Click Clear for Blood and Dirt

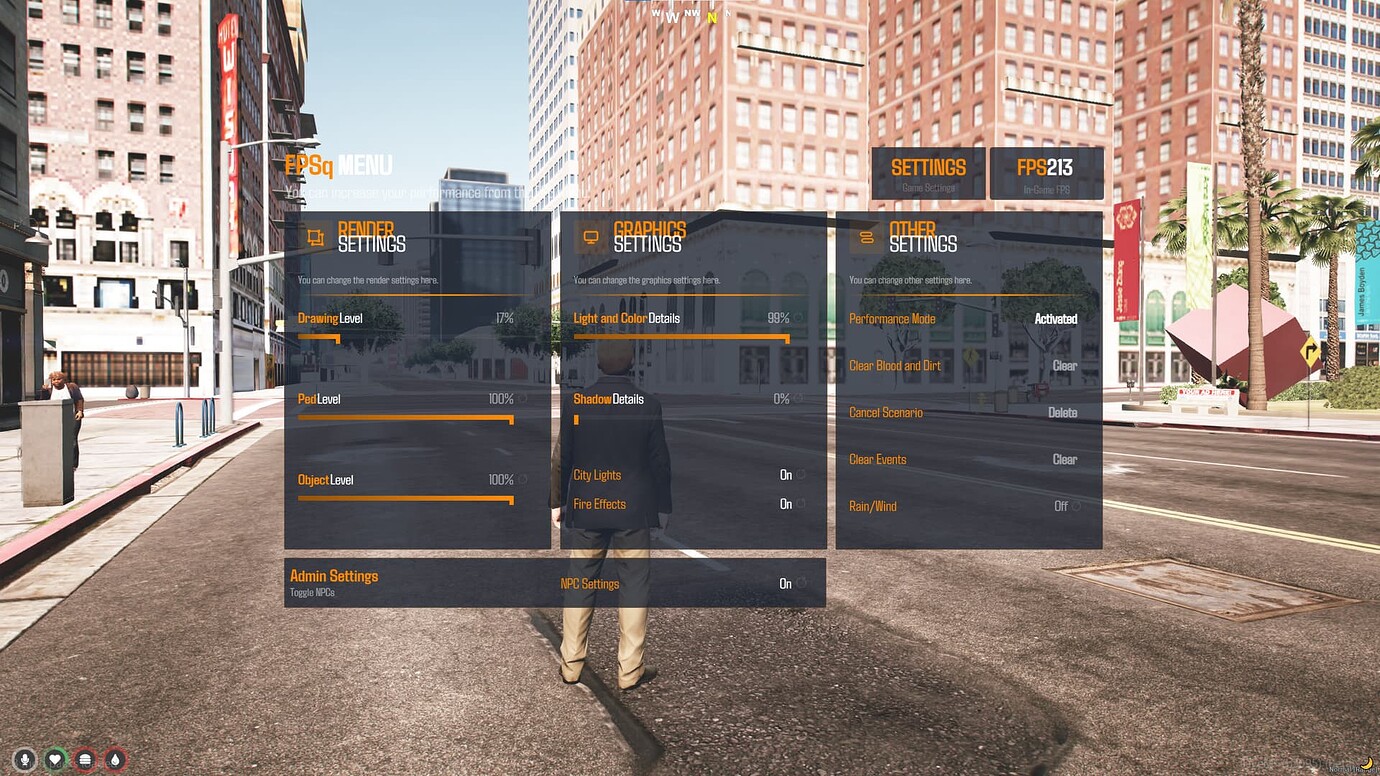pos(1065,365)
